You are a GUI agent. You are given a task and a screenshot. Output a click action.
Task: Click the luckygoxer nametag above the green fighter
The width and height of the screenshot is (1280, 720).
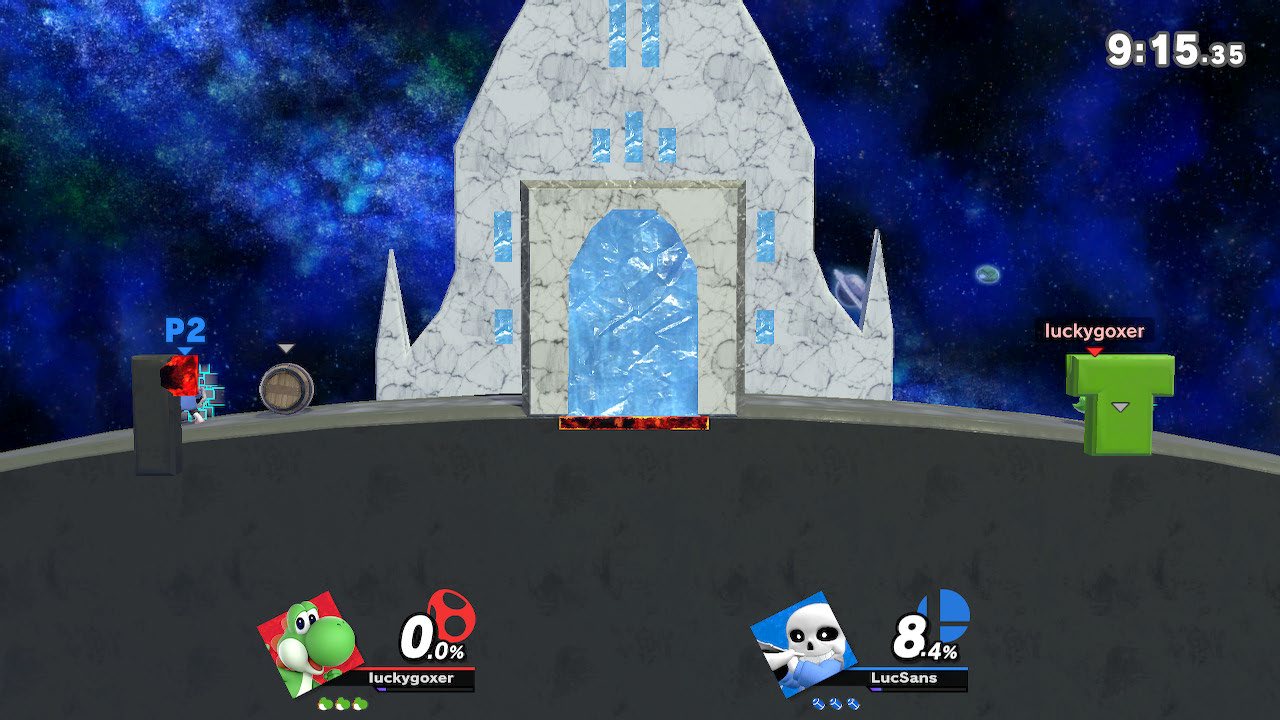[1096, 330]
